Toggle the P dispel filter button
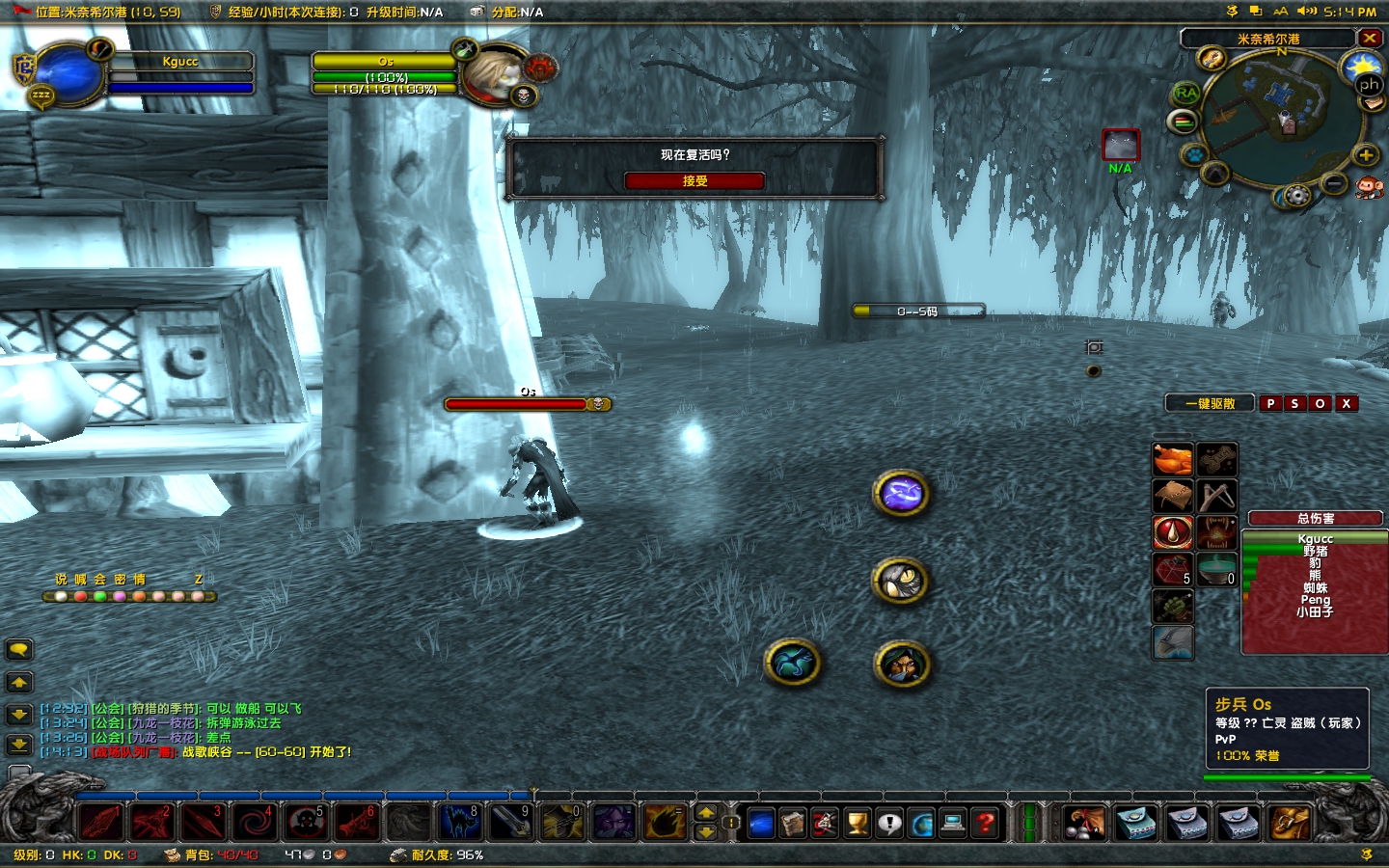Image resolution: width=1389 pixels, height=868 pixels. (1271, 403)
